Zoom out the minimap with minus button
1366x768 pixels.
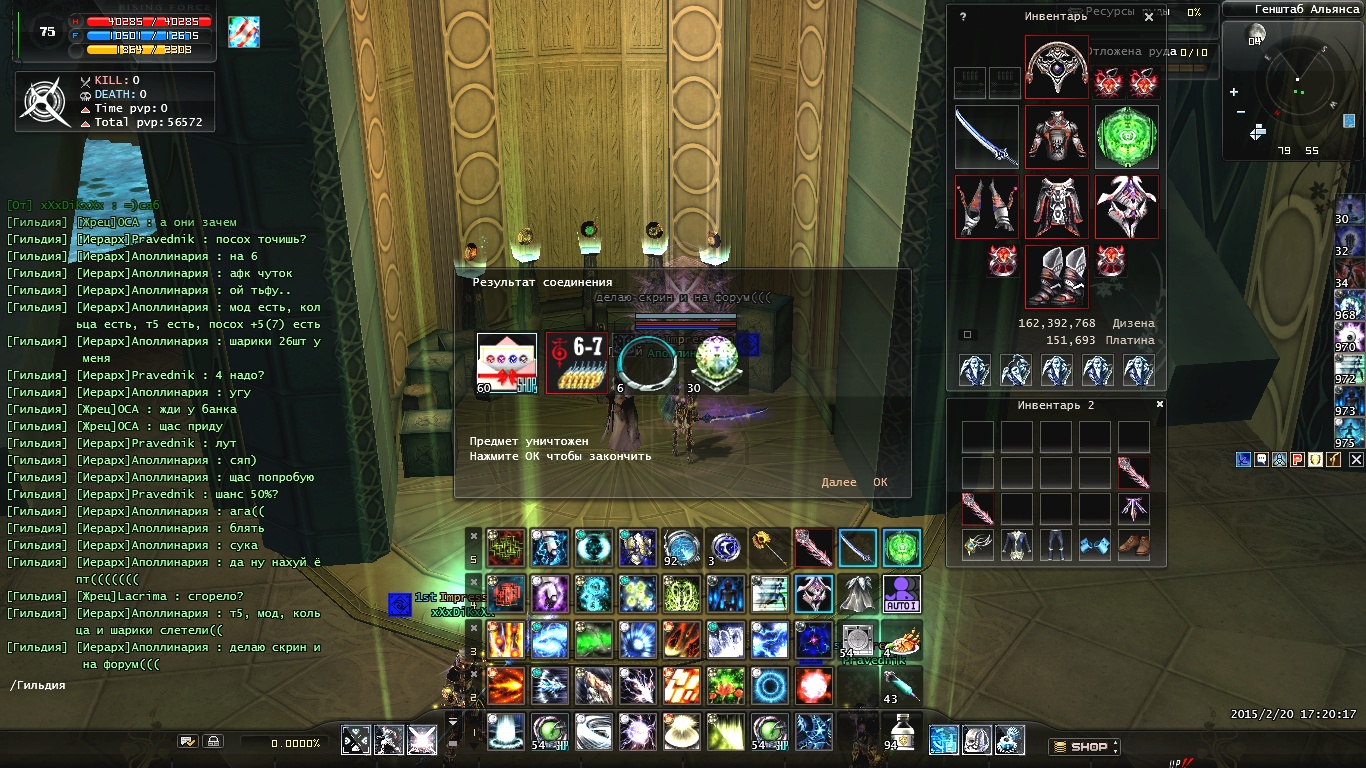[x=1240, y=111]
